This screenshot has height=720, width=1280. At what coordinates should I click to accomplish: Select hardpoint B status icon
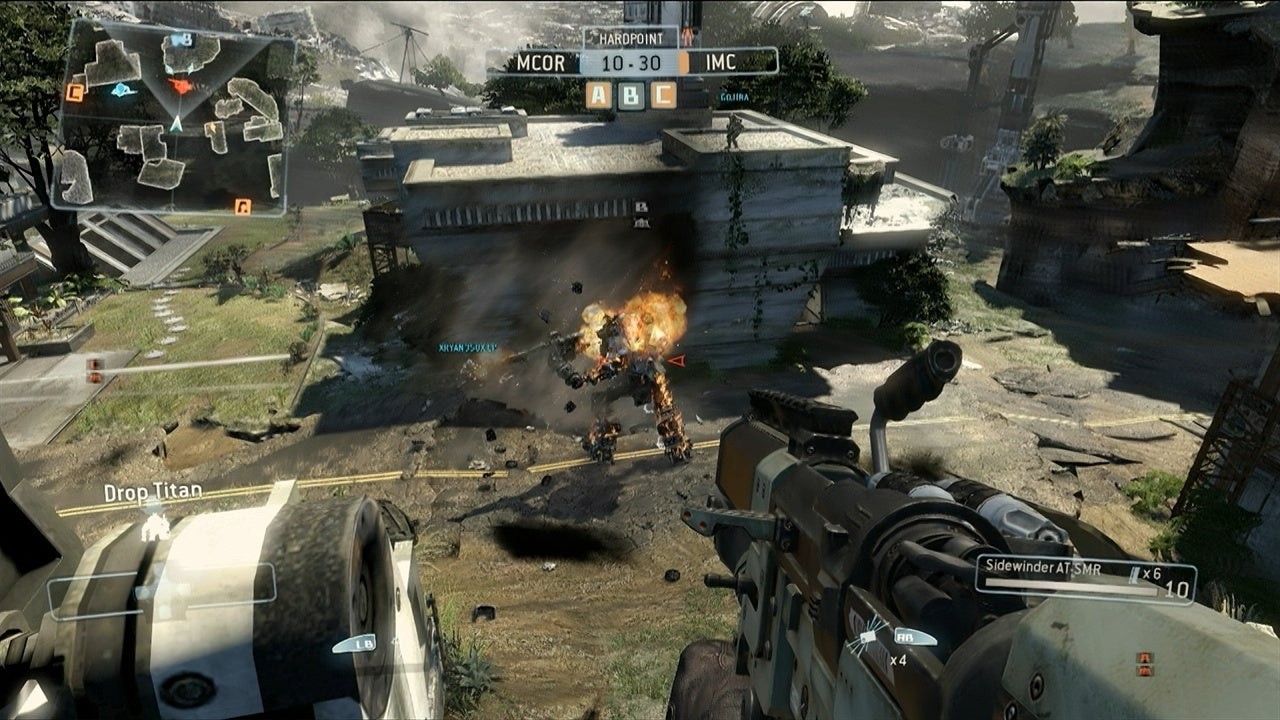click(x=631, y=95)
